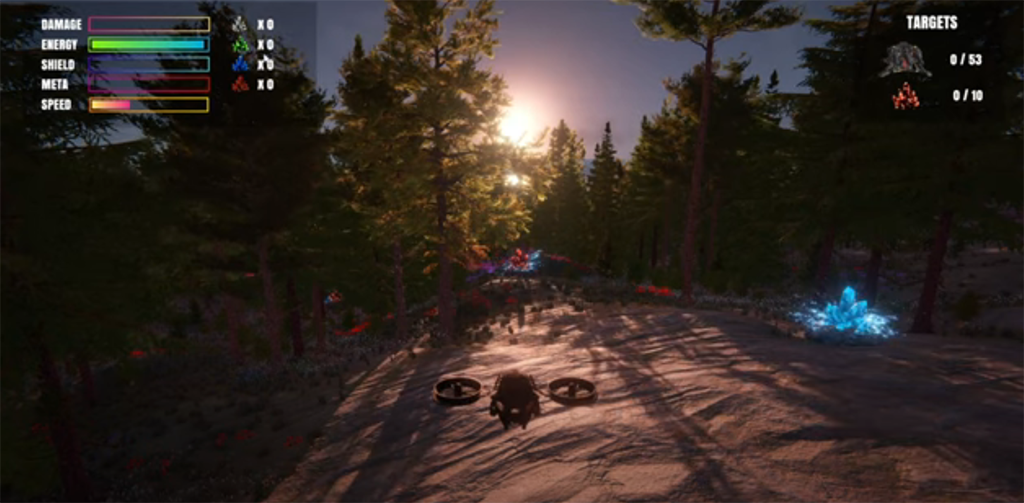This screenshot has width=1024, height=503.
Task: Click the grey crystal resource icon
Action: pyautogui.click(x=239, y=24)
